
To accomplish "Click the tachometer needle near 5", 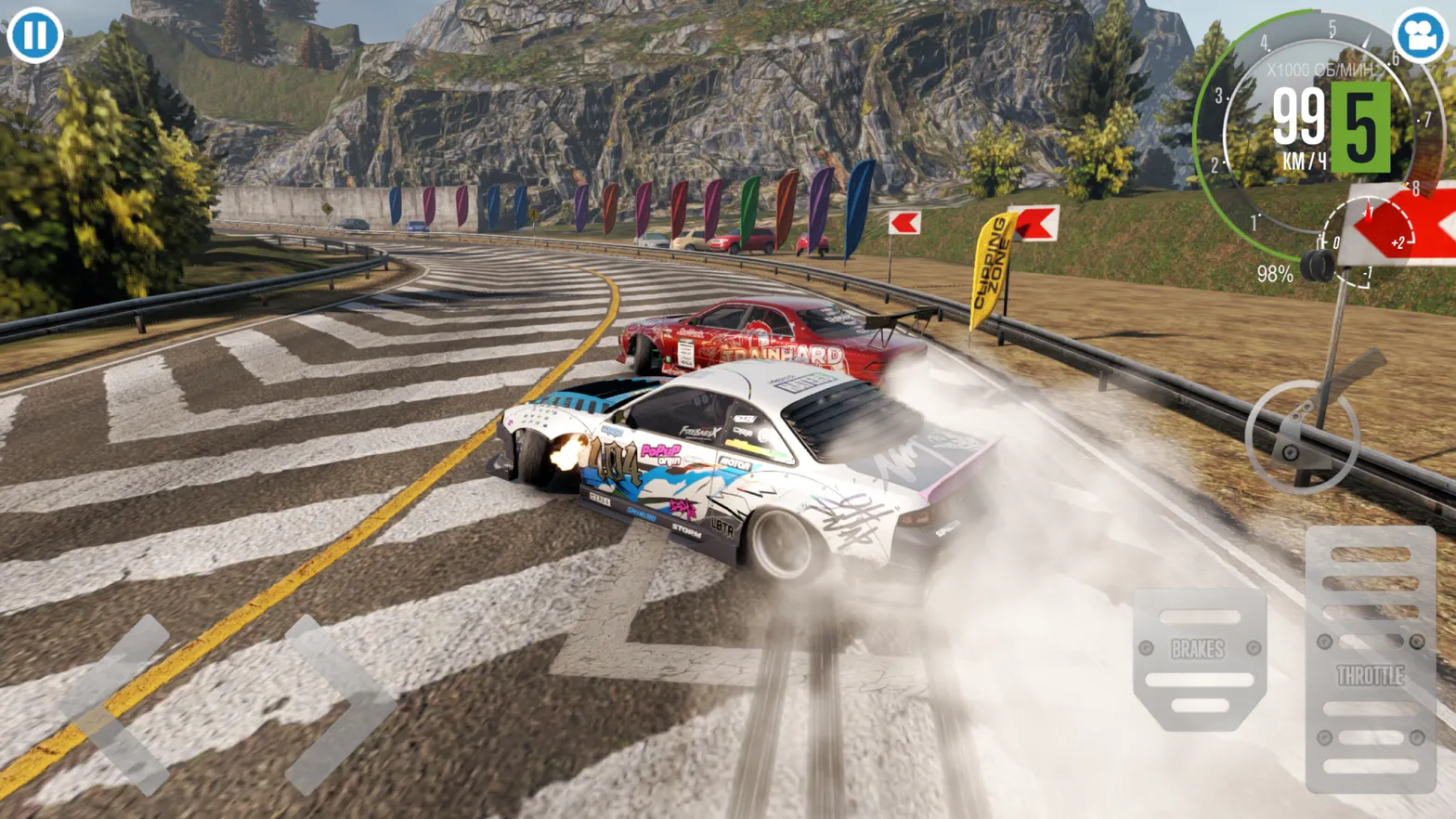I will [x=1366, y=37].
